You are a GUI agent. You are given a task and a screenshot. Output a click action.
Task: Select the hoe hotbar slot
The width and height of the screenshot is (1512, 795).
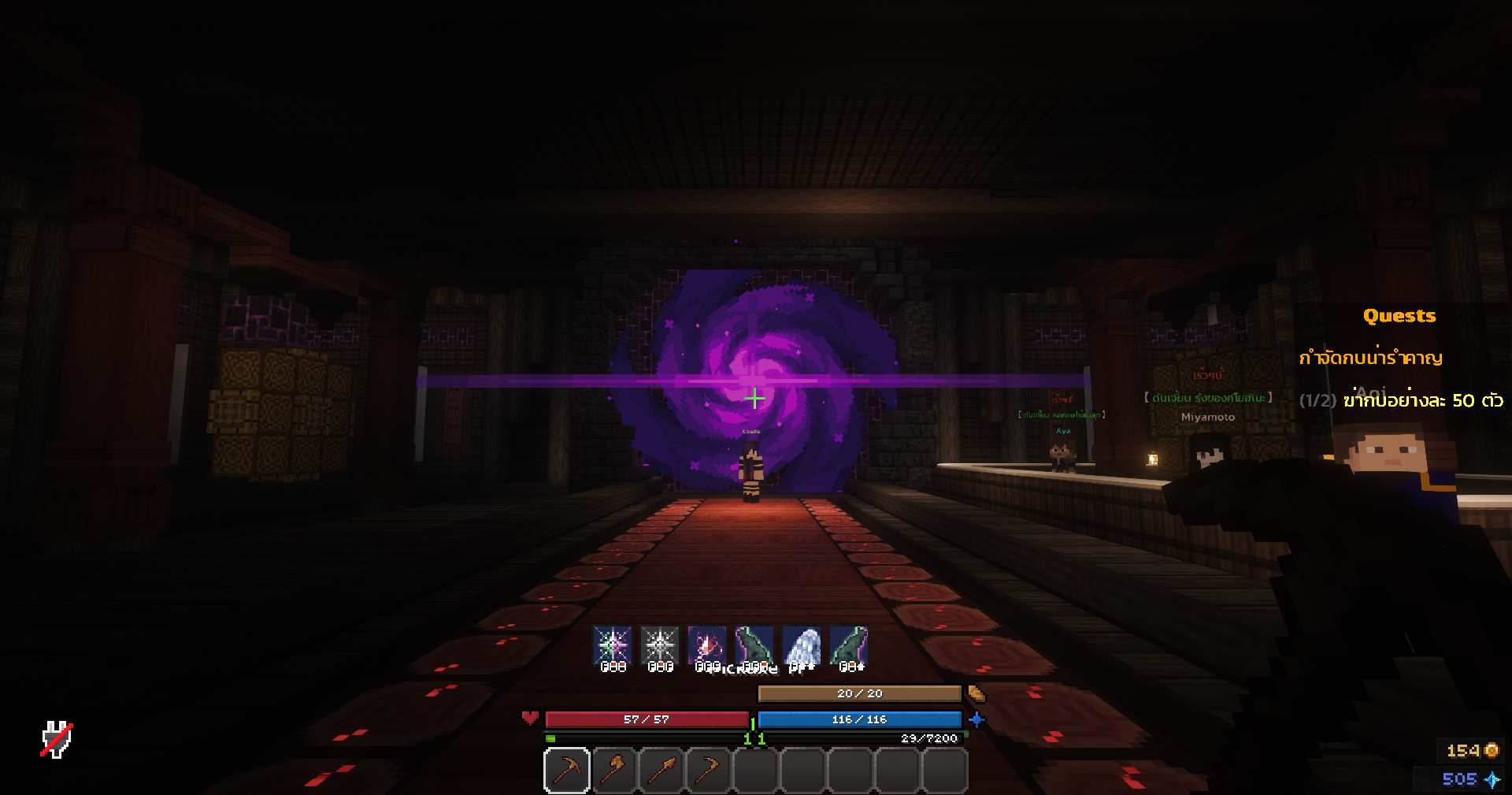(x=709, y=770)
